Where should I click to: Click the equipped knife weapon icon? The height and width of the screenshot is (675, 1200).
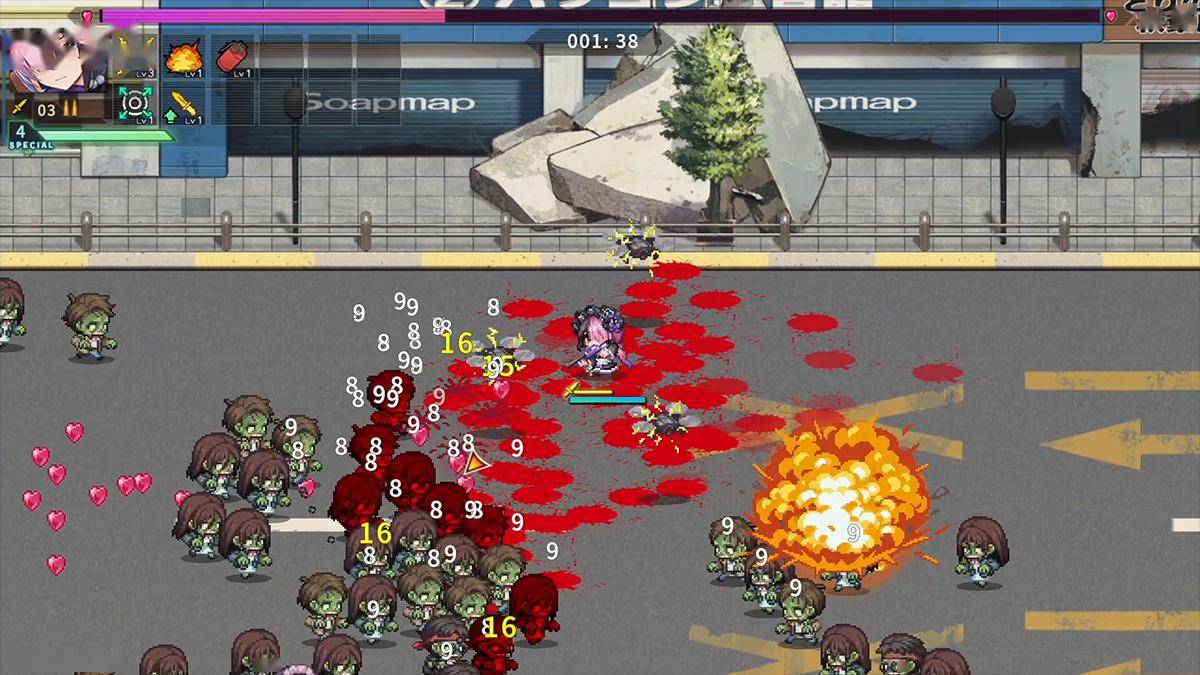click(19, 108)
